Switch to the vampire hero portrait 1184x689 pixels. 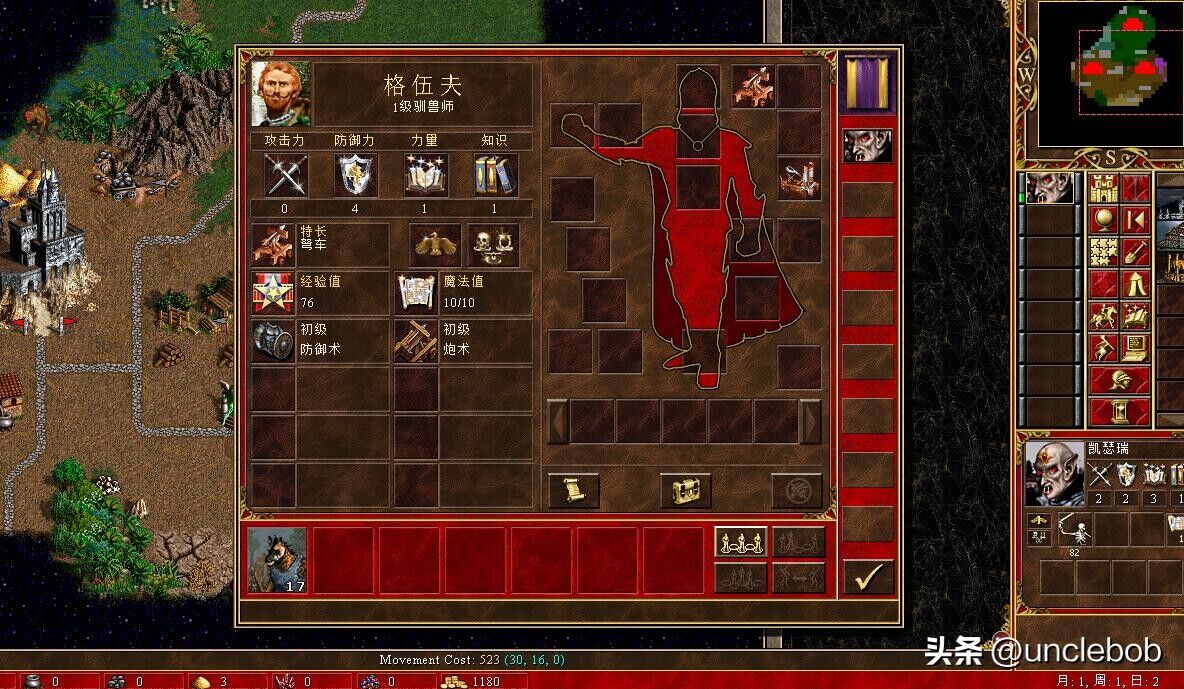coord(867,146)
